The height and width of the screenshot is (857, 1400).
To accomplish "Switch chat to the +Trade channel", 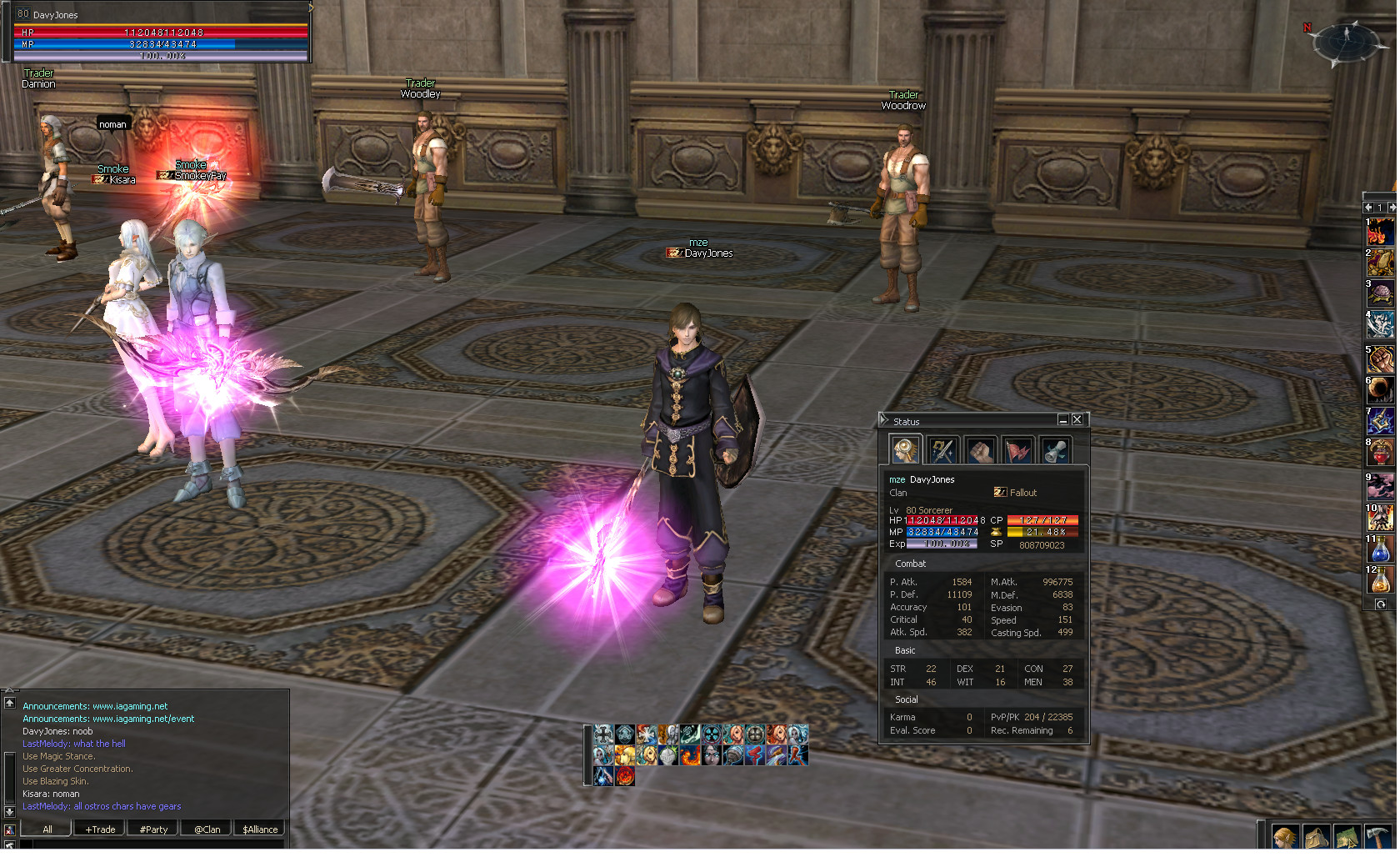I will tap(100, 829).
